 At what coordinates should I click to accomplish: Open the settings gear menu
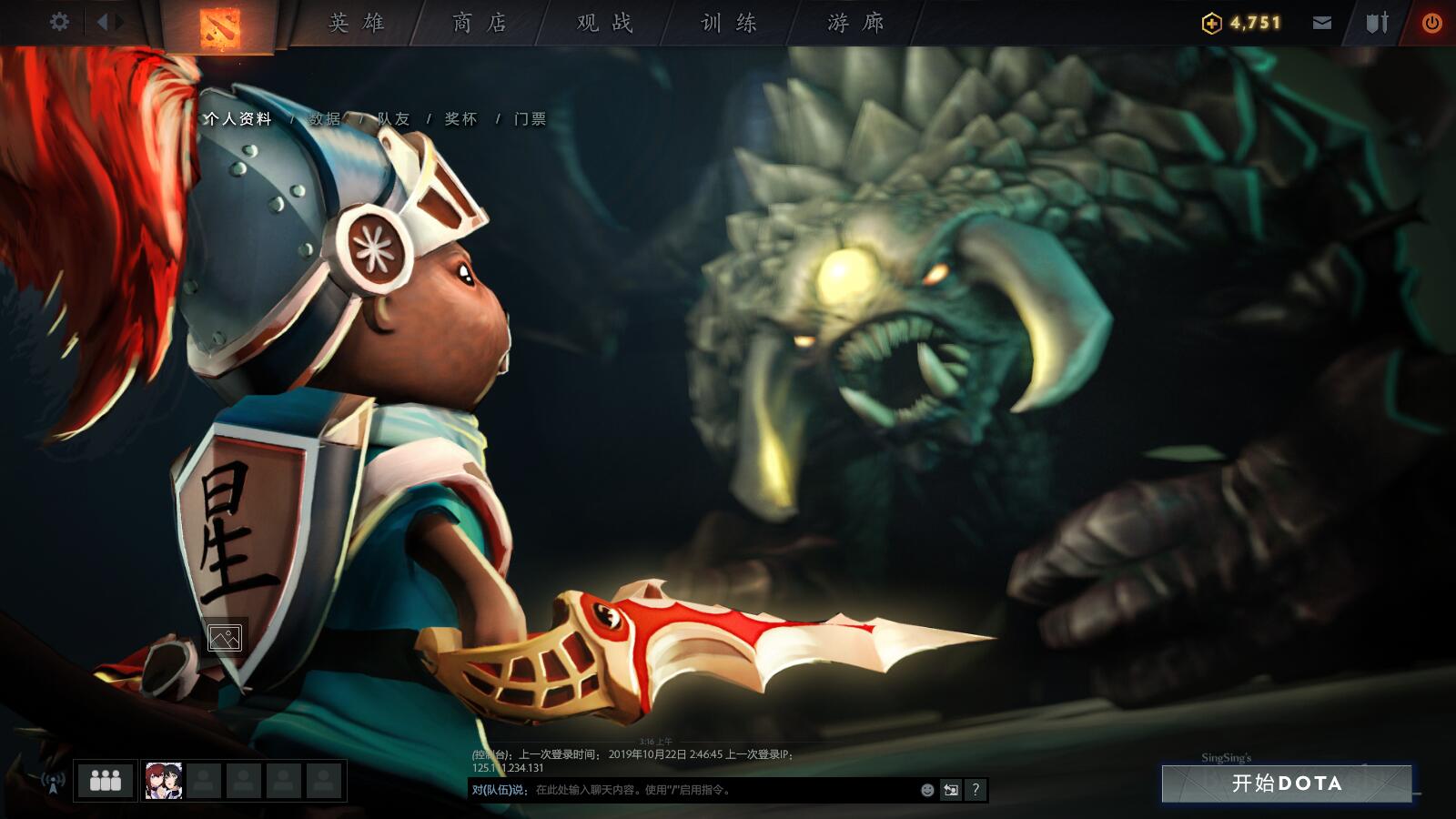[60, 24]
